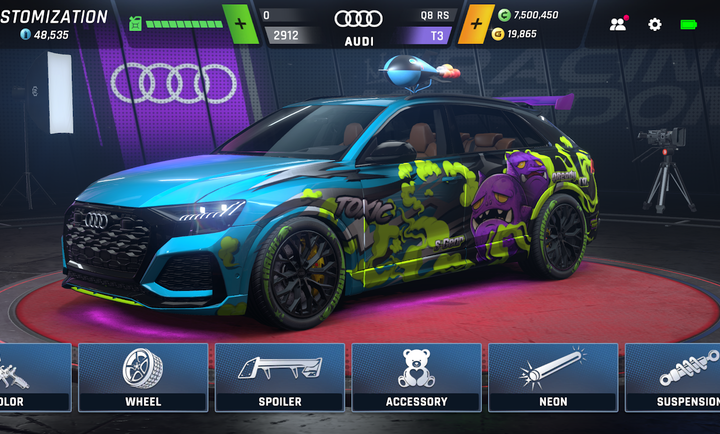Image resolution: width=720 pixels, height=434 pixels.
Task: Open the settings gear icon
Action: 655,24
